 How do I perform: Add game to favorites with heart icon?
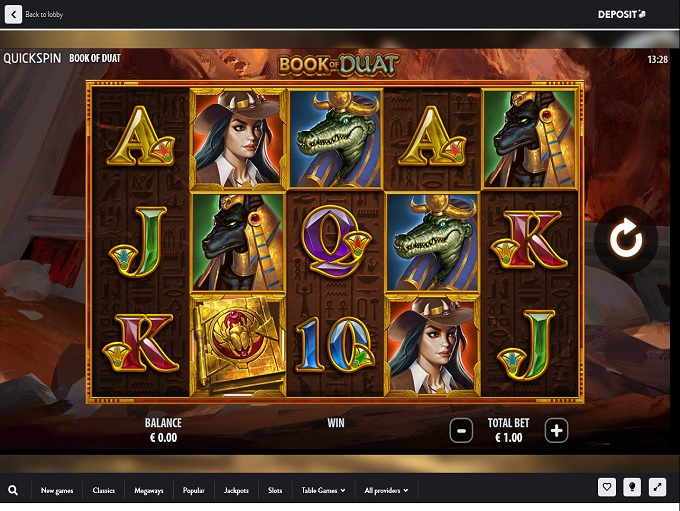(x=607, y=488)
